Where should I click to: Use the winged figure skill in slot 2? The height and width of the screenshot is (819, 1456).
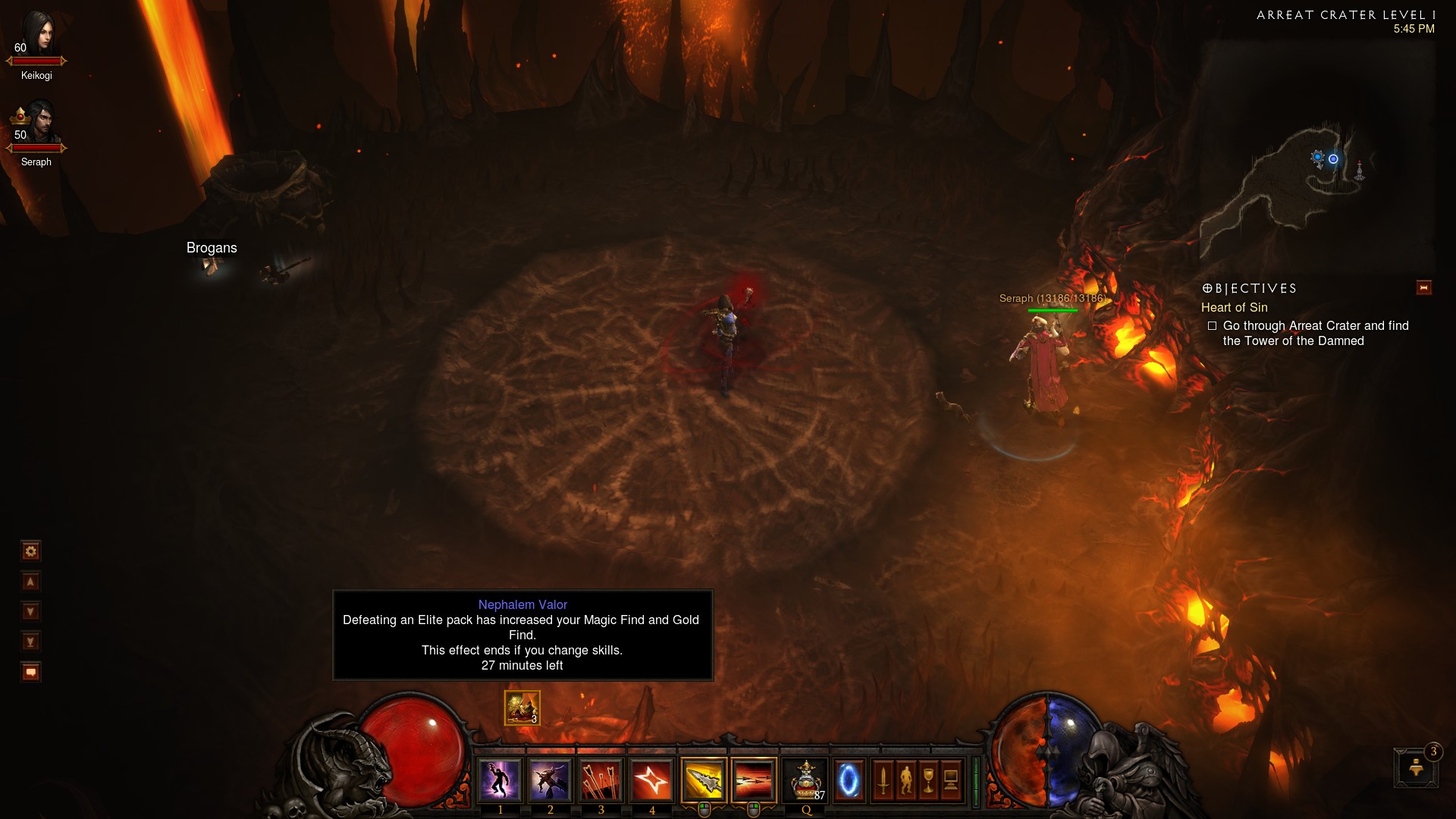click(550, 780)
